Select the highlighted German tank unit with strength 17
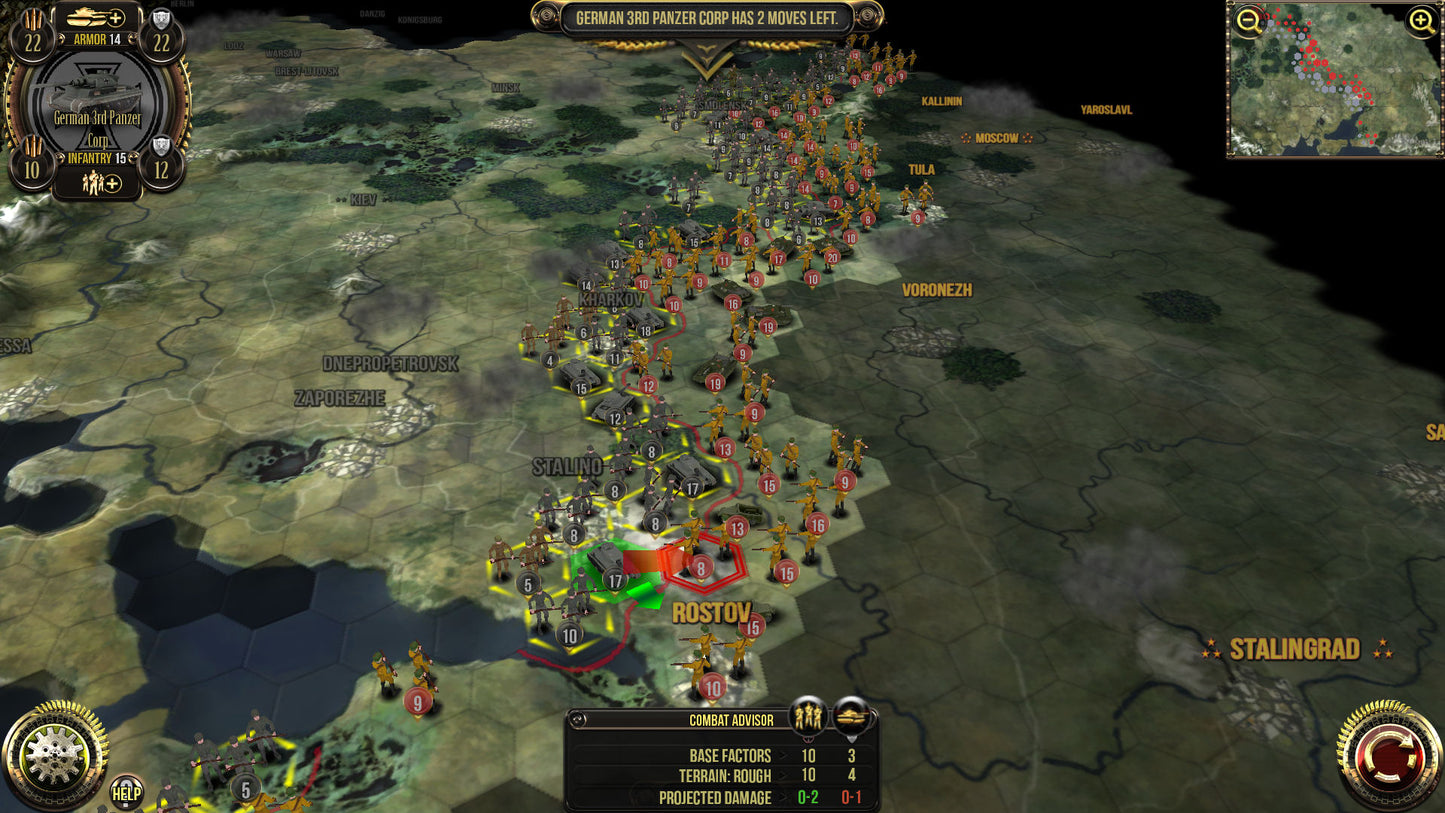Image resolution: width=1445 pixels, height=813 pixels. pyautogui.click(x=606, y=565)
